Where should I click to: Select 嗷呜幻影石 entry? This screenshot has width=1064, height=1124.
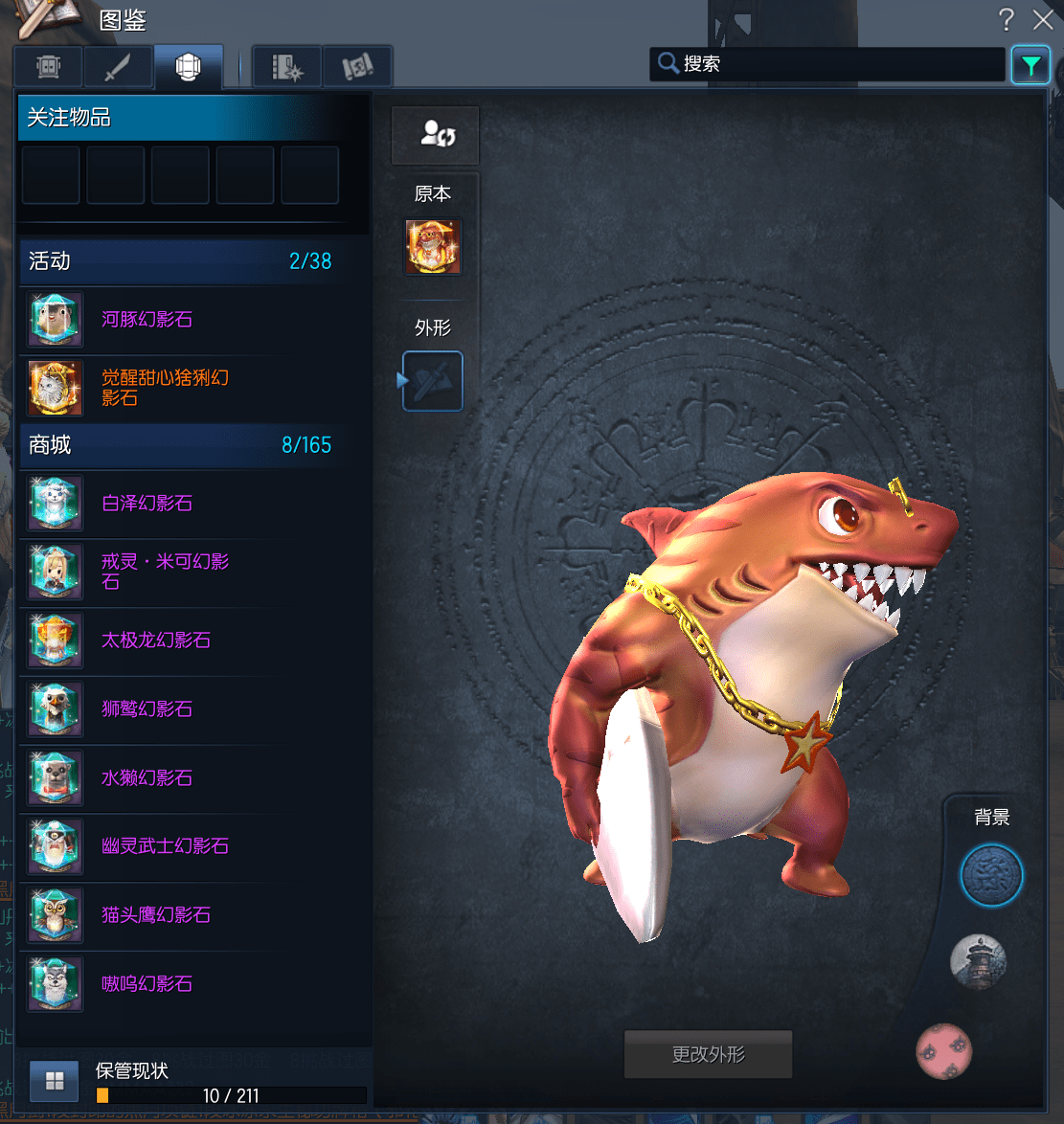click(x=147, y=984)
